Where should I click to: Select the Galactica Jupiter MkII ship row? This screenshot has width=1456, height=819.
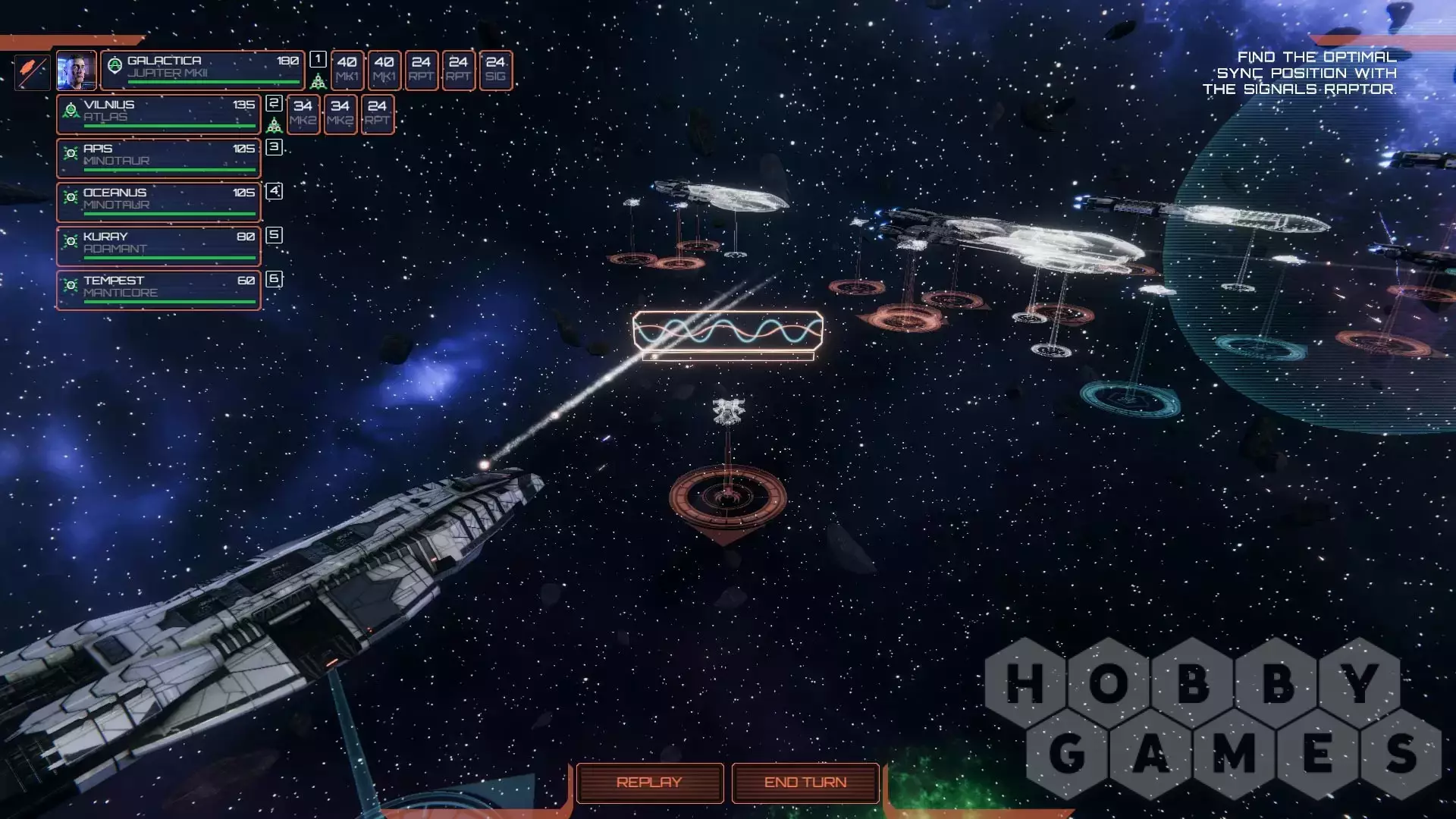pos(202,70)
